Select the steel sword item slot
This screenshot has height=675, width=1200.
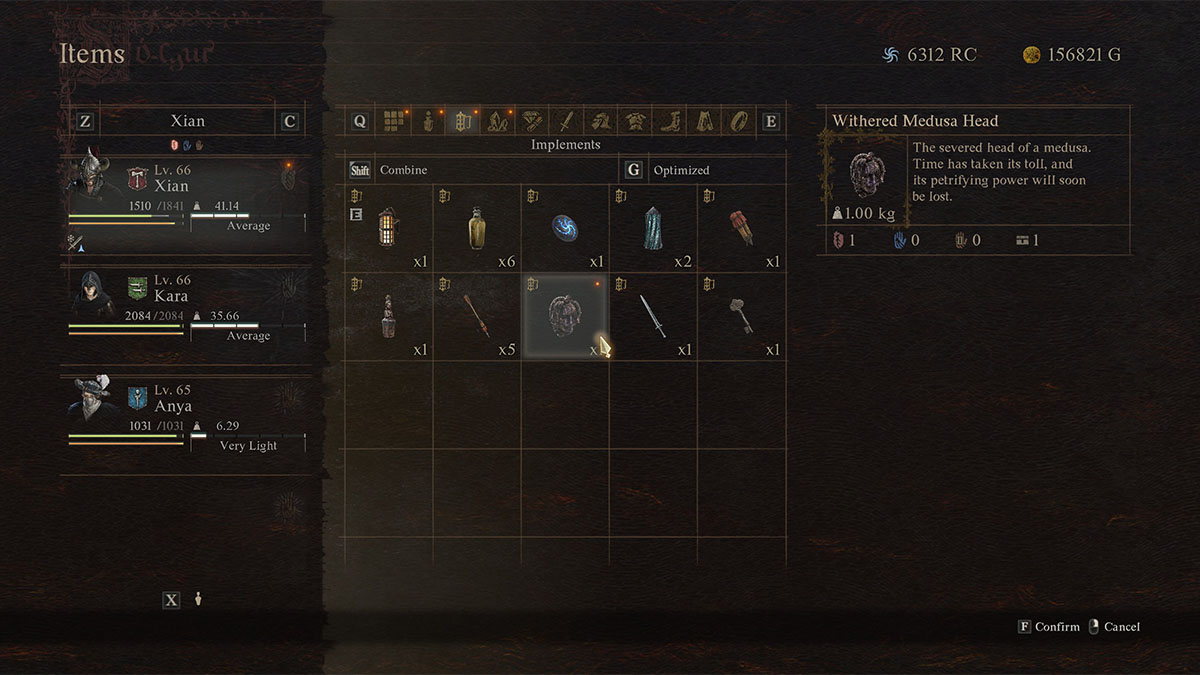653,317
